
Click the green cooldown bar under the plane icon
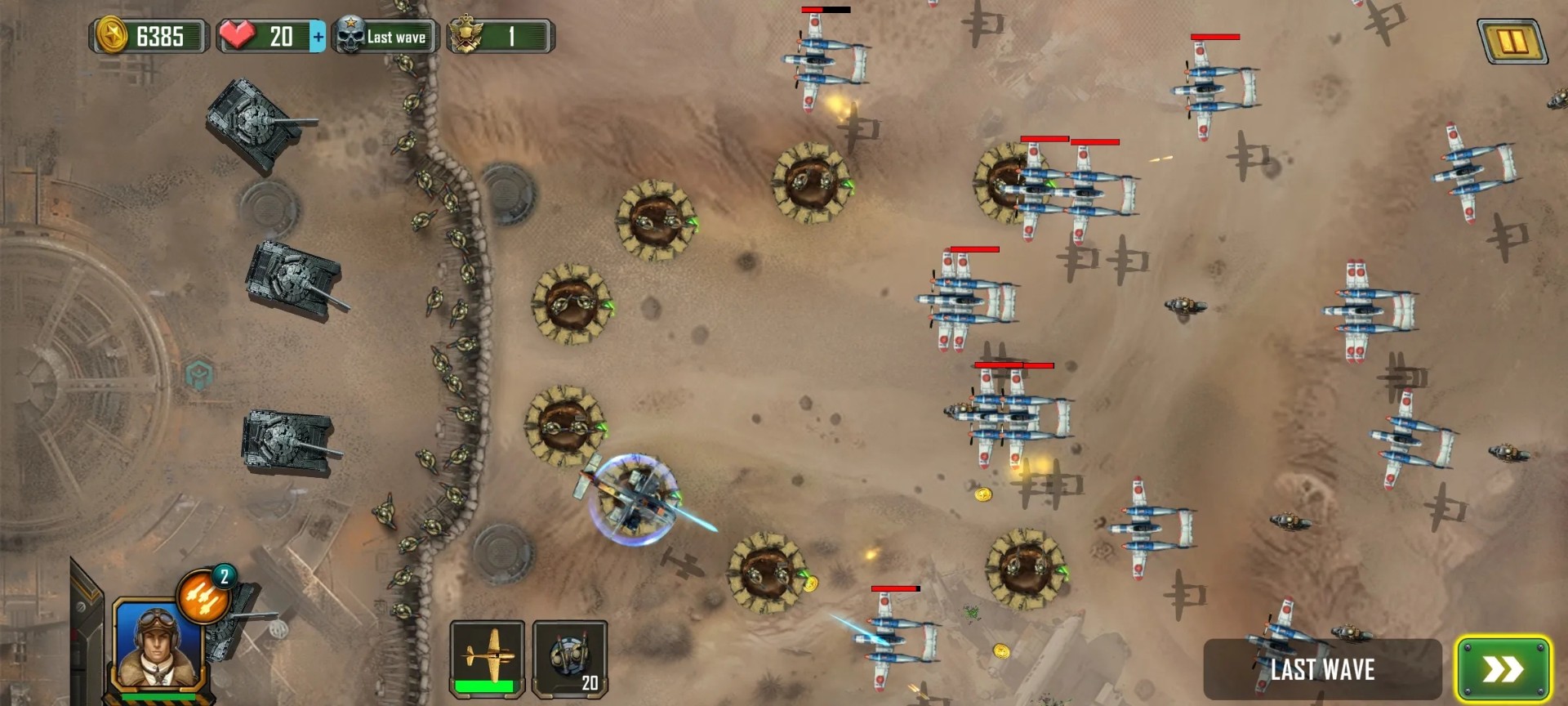pyautogui.click(x=485, y=686)
